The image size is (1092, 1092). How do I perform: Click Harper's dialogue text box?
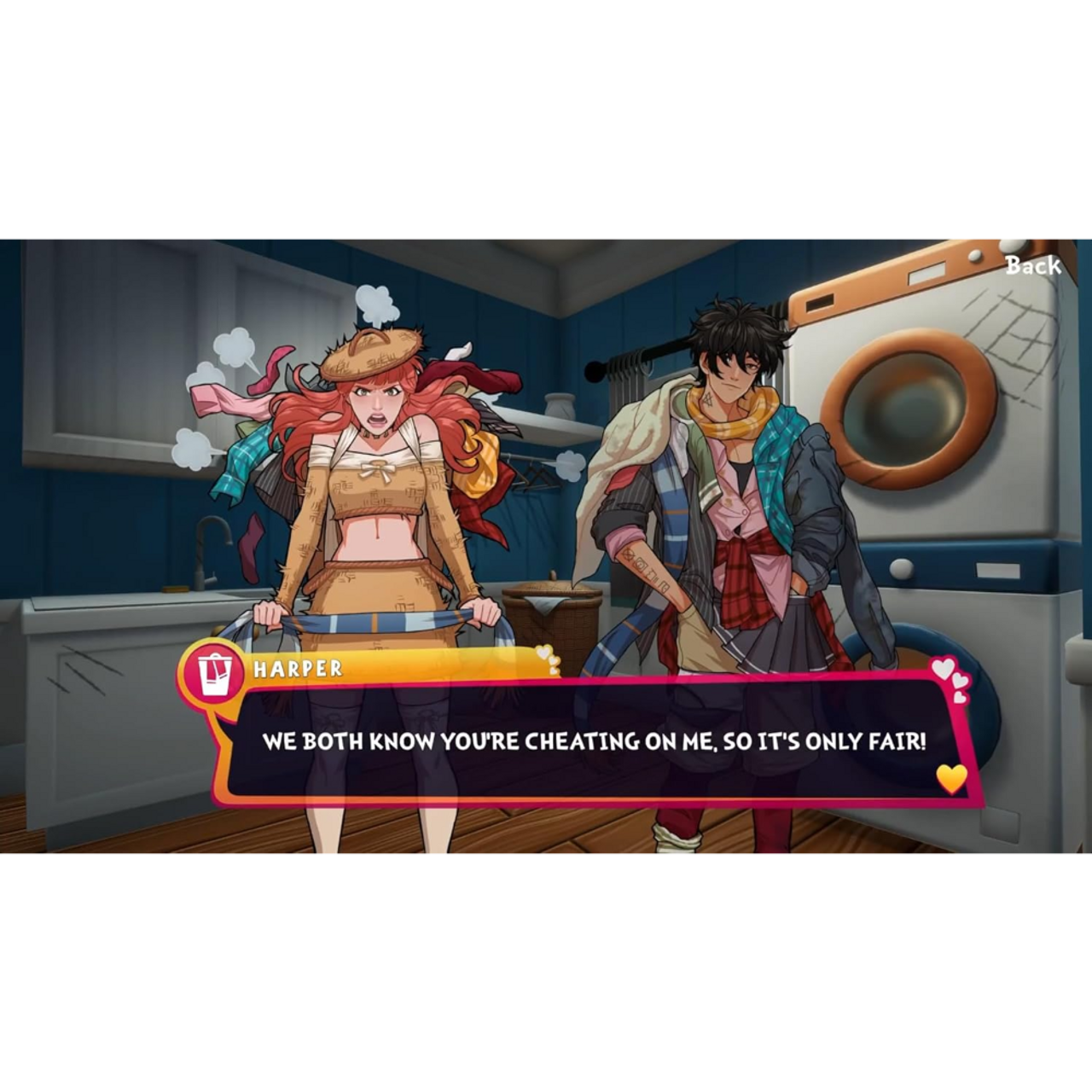pyautogui.click(x=593, y=741)
